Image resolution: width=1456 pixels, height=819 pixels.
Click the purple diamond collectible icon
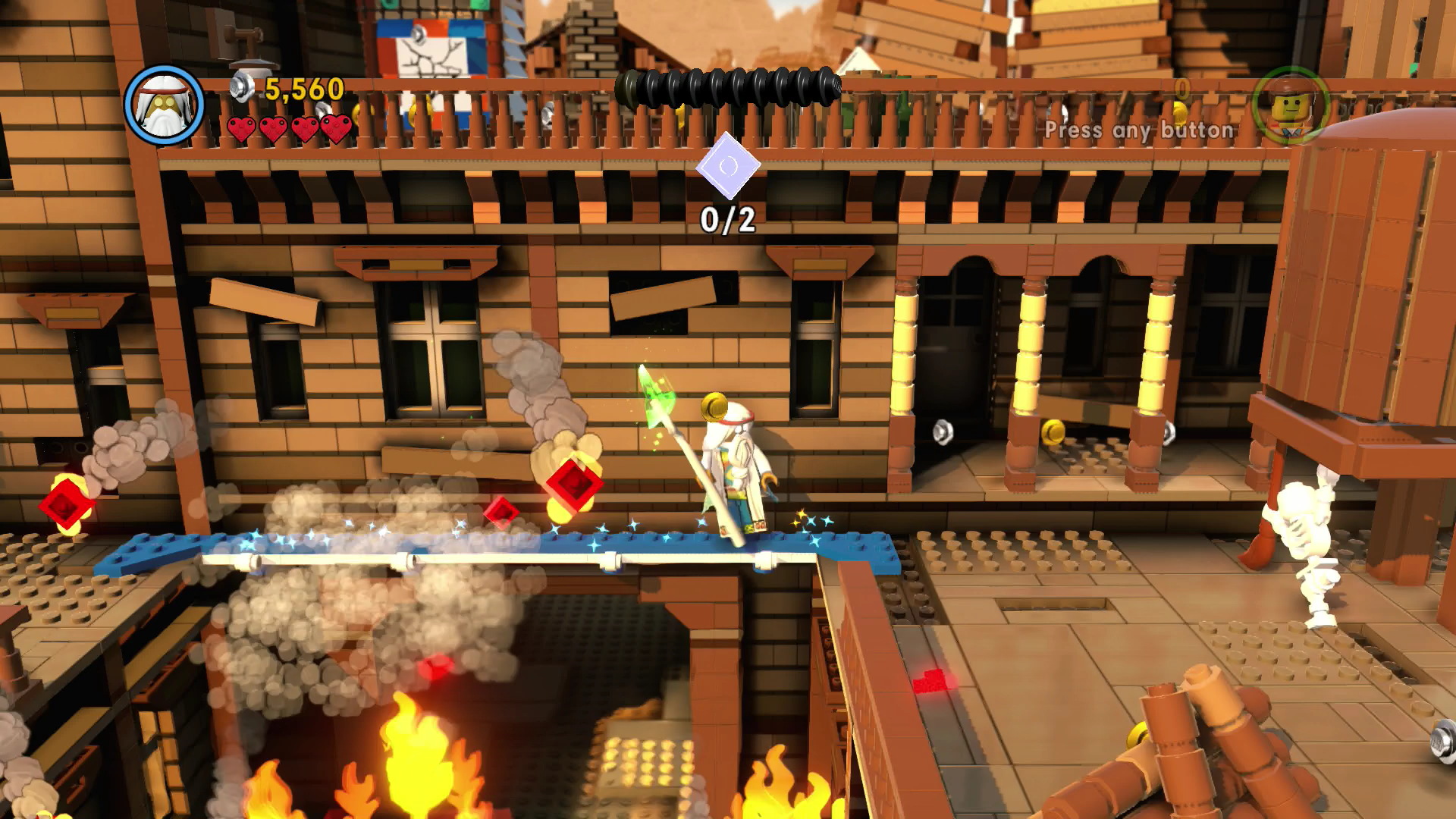tap(727, 165)
